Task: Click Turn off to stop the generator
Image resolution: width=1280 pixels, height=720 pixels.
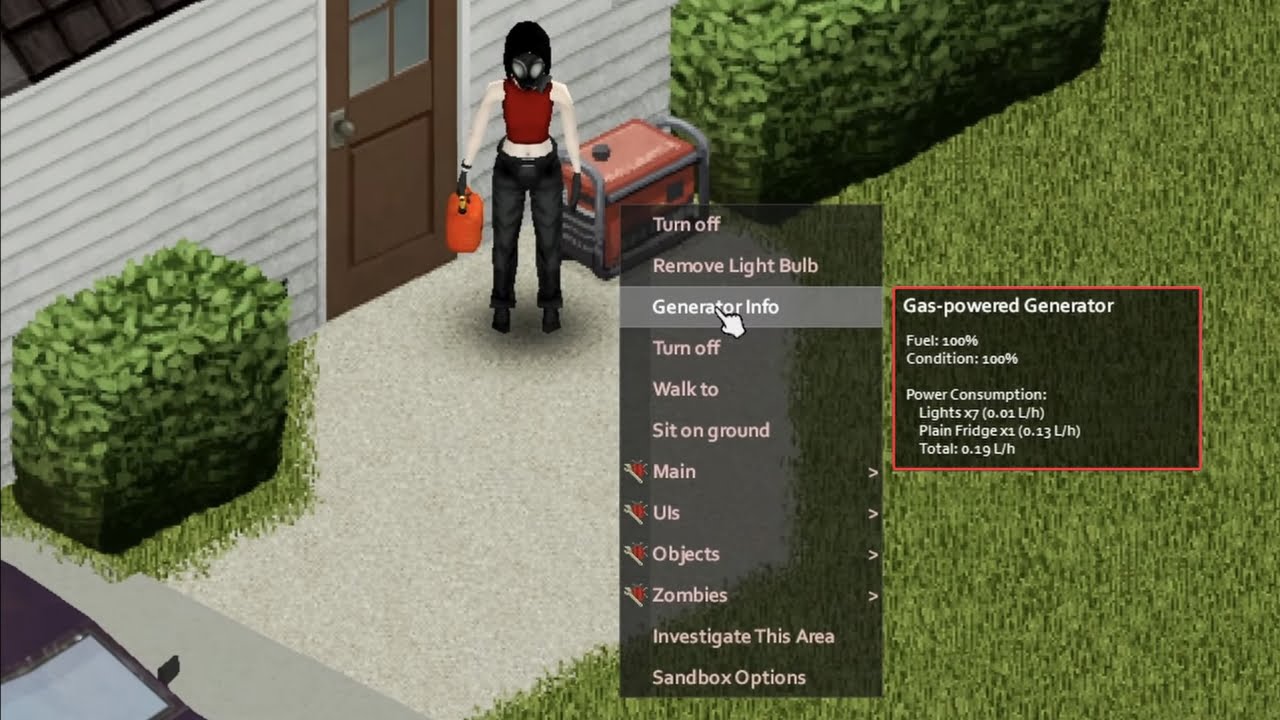Action: (x=686, y=224)
